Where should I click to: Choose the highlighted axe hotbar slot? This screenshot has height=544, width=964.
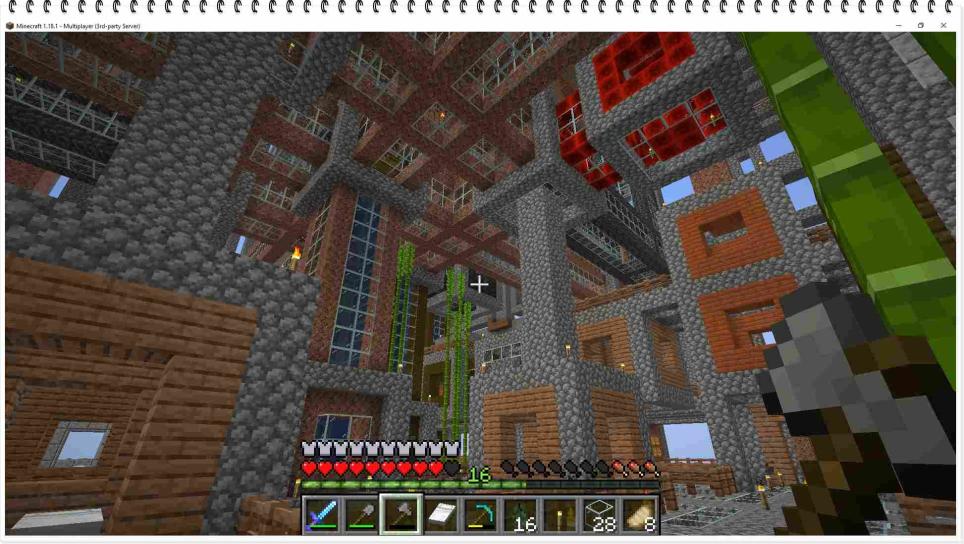pyautogui.click(x=400, y=515)
